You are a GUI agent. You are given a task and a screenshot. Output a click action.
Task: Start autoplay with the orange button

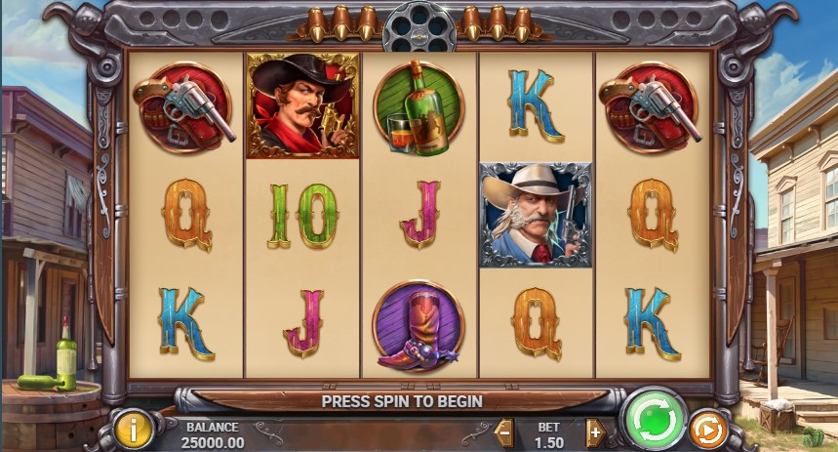pyautogui.click(x=708, y=429)
